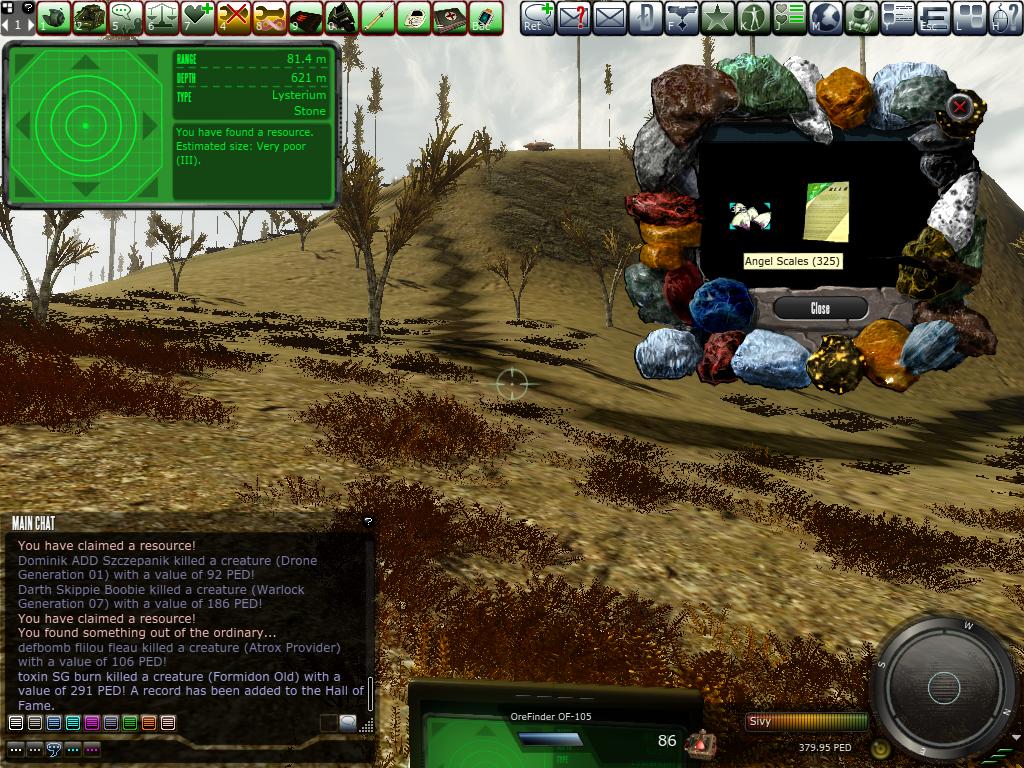The width and height of the screenshot is (1024, 768).
Task: Open the green star icon in top bar
Action: [717, 17]
